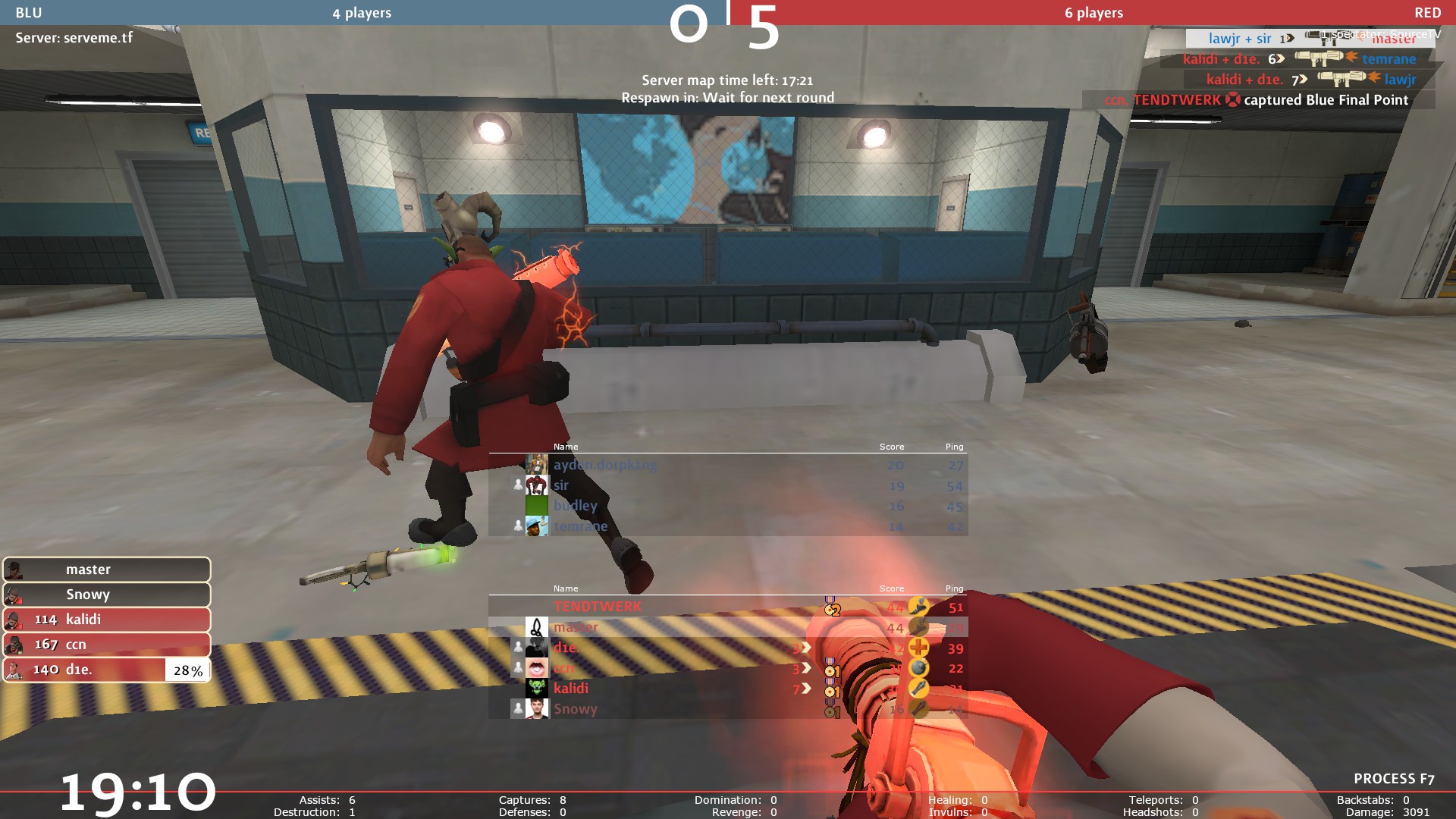Image resolution: width=1456 pixels, height=819 pixels.
Task: Choose Snowy's panel in the team list
Action: tap(106, 595)
